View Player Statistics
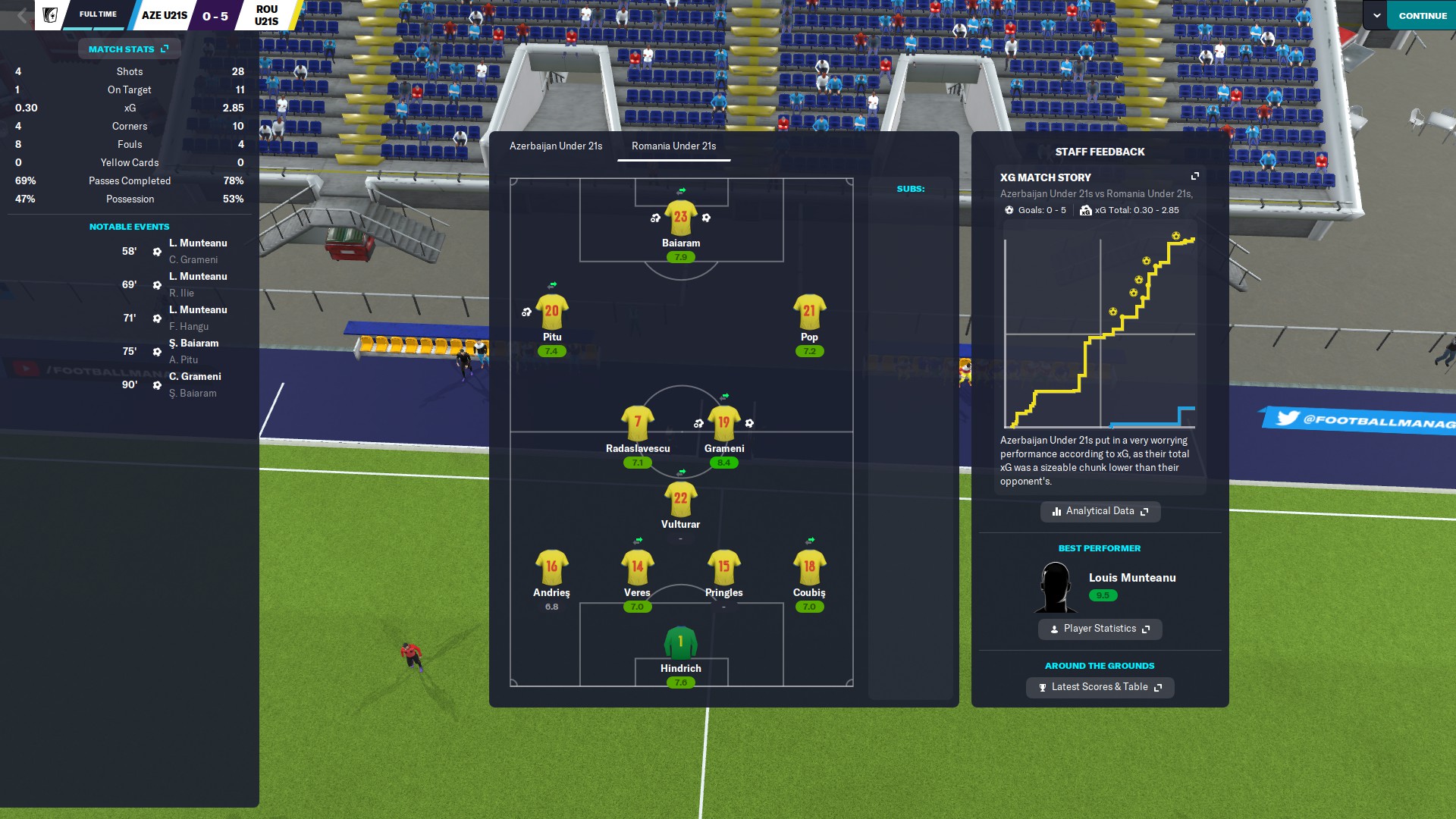1456x819 pixels. click(1100, 629)
